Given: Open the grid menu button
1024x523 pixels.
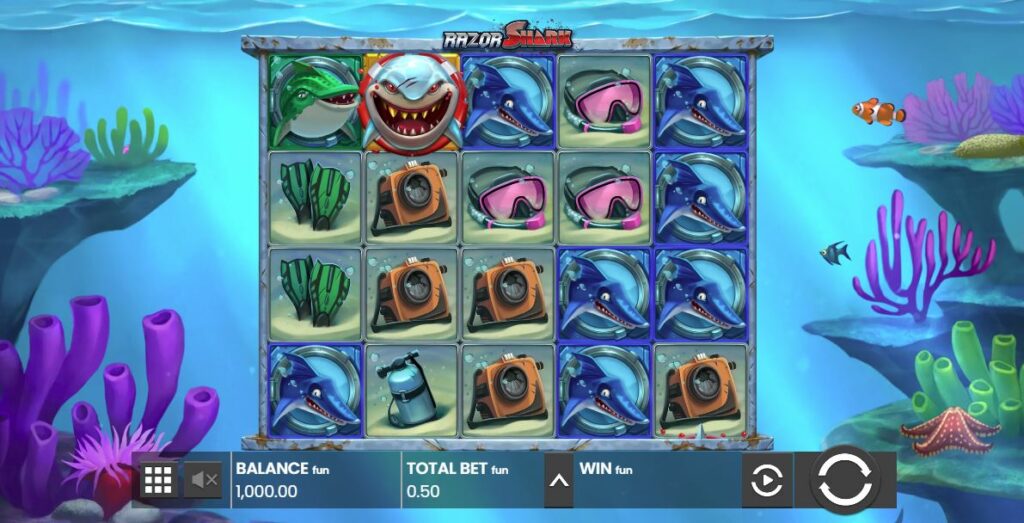Looking at the screenshot, I should pyautogui.click(x=158, y=481).
